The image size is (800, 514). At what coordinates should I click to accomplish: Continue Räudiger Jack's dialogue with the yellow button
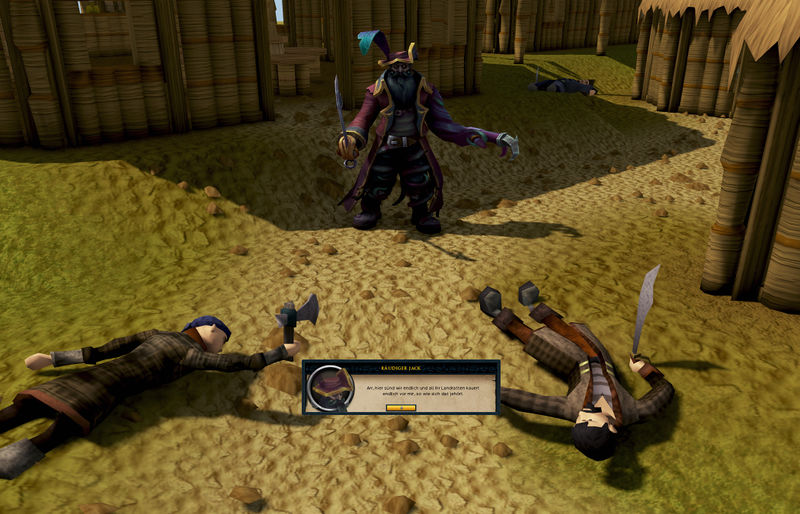400,408
